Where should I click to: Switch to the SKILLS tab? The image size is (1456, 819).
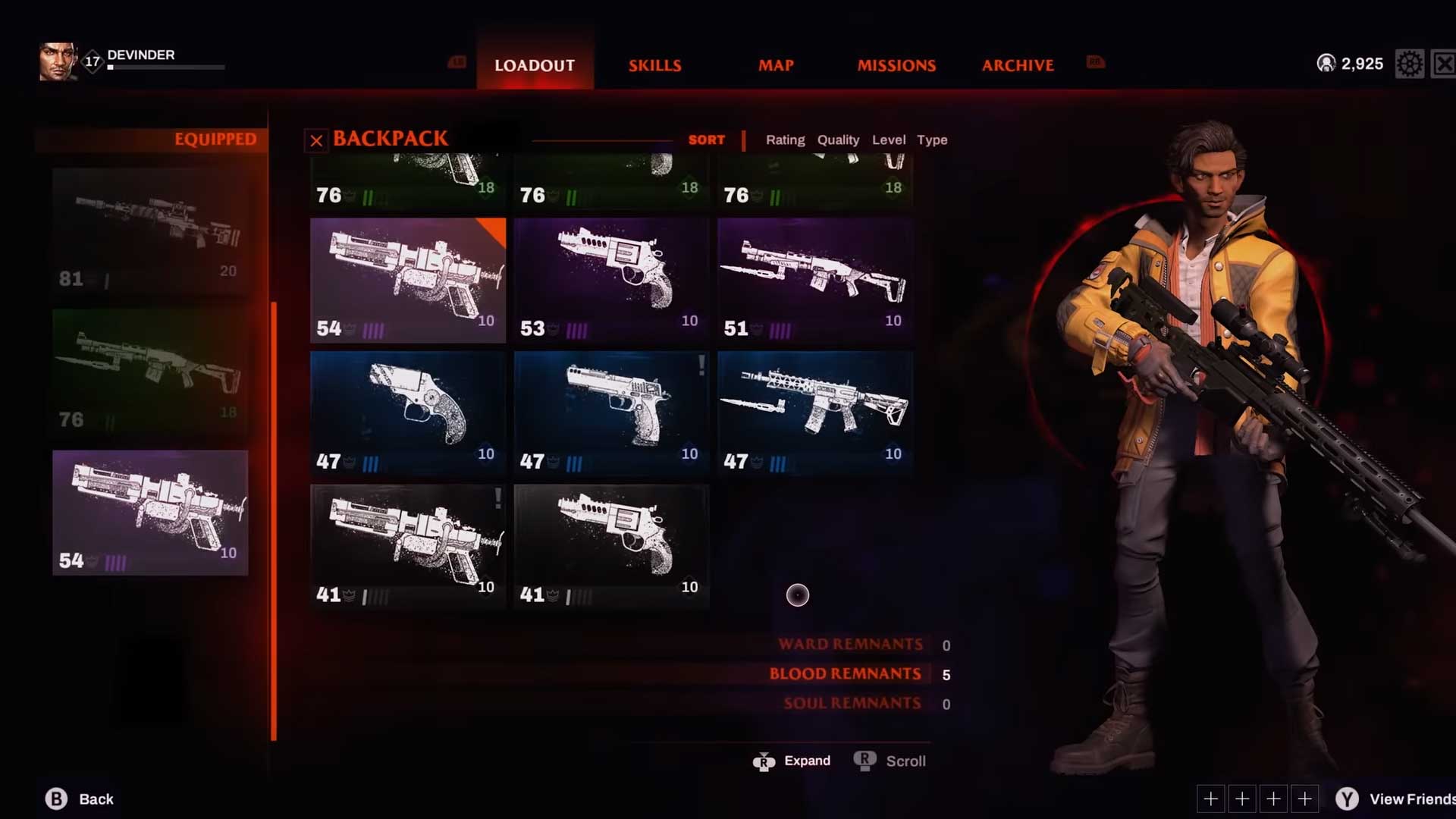654,65
